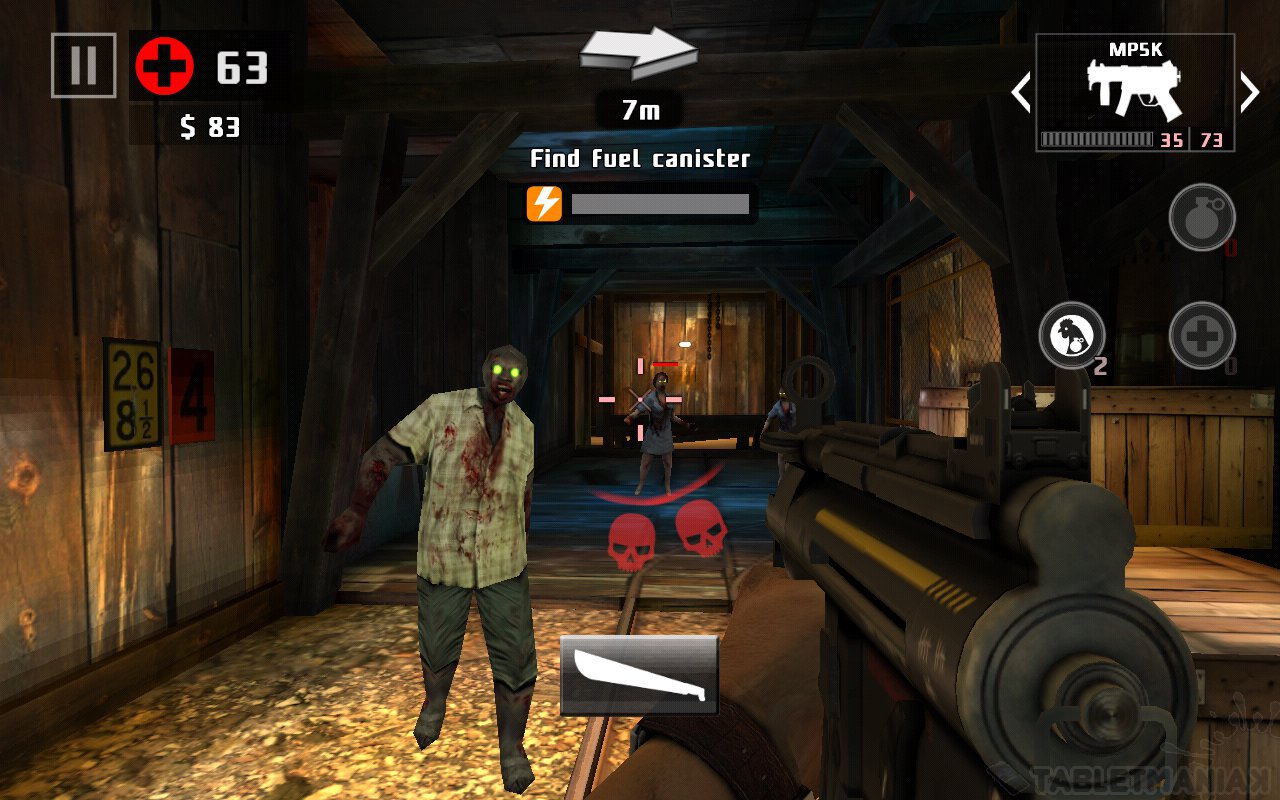Tap the MP5K weapon panel
This screenshot has width=1280, height=800.
click(x=1134, y=93)
